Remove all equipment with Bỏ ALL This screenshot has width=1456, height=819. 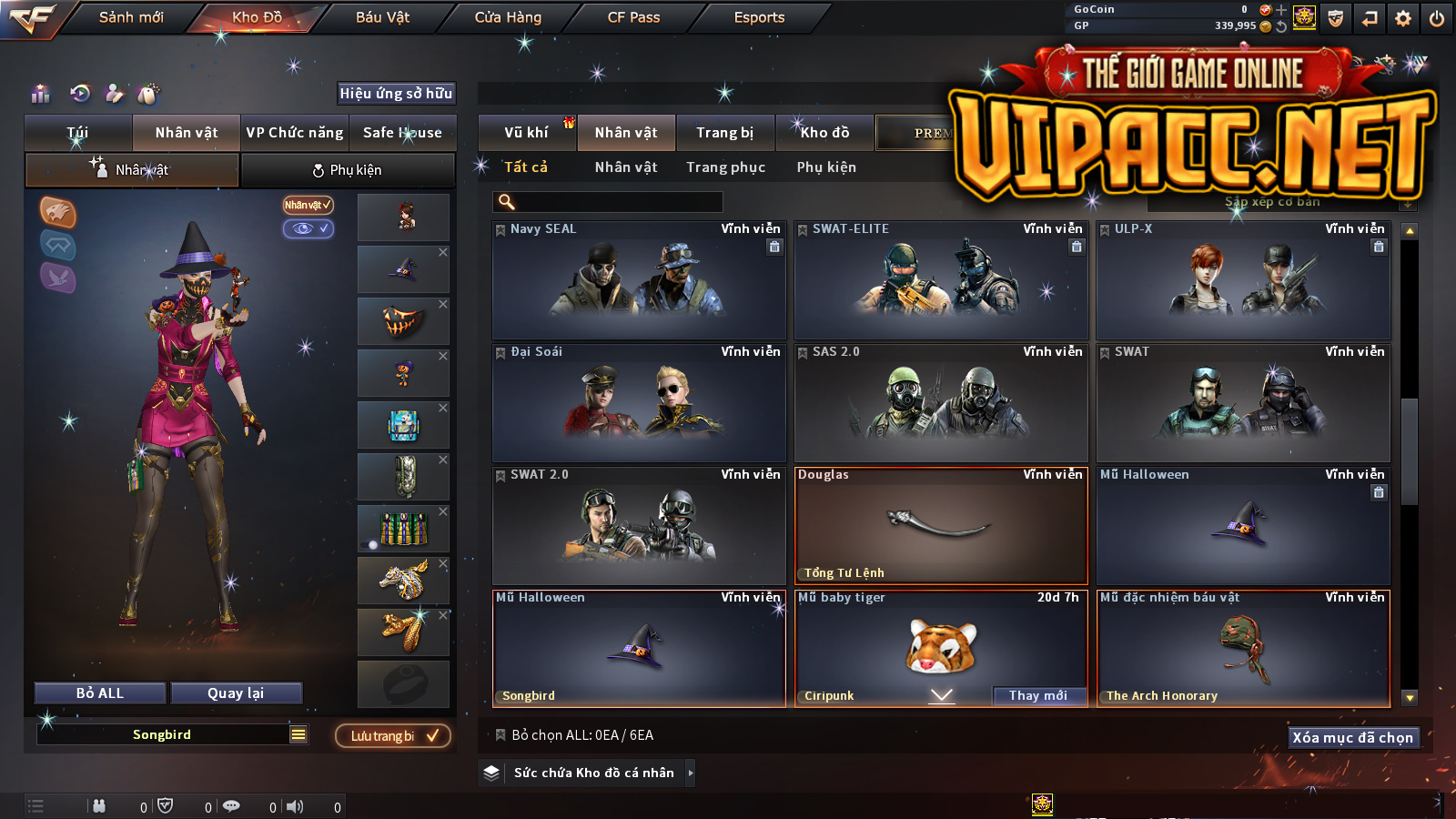(x=100, y=693)
